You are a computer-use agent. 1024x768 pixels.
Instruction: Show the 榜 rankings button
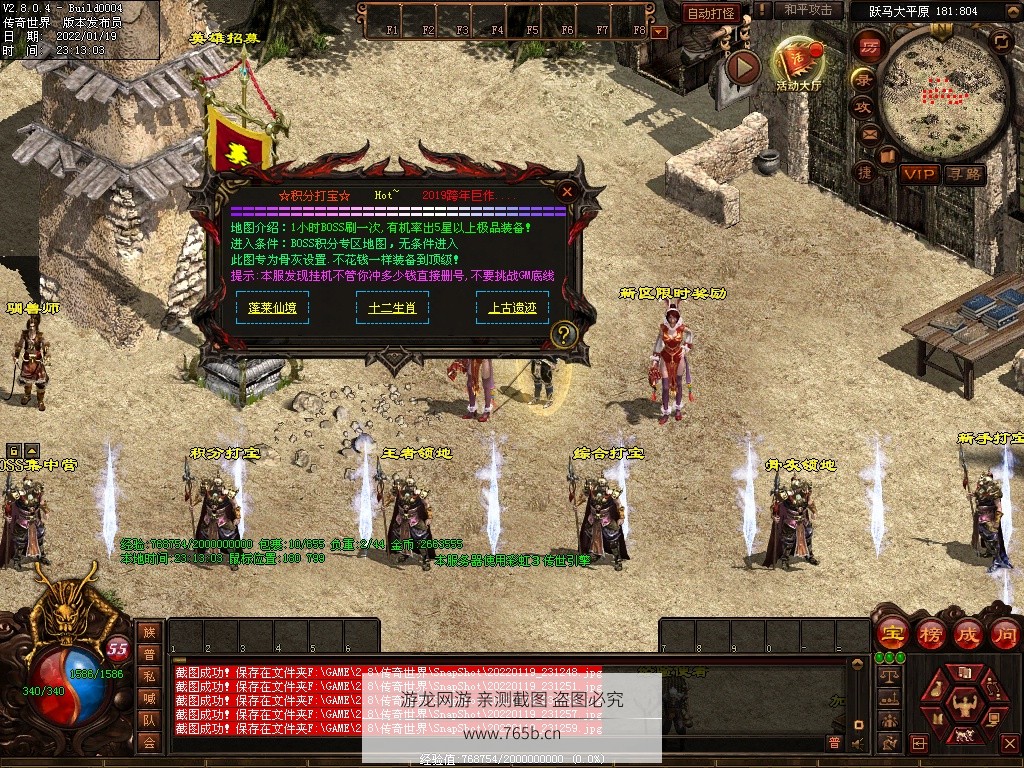(930, 633)
